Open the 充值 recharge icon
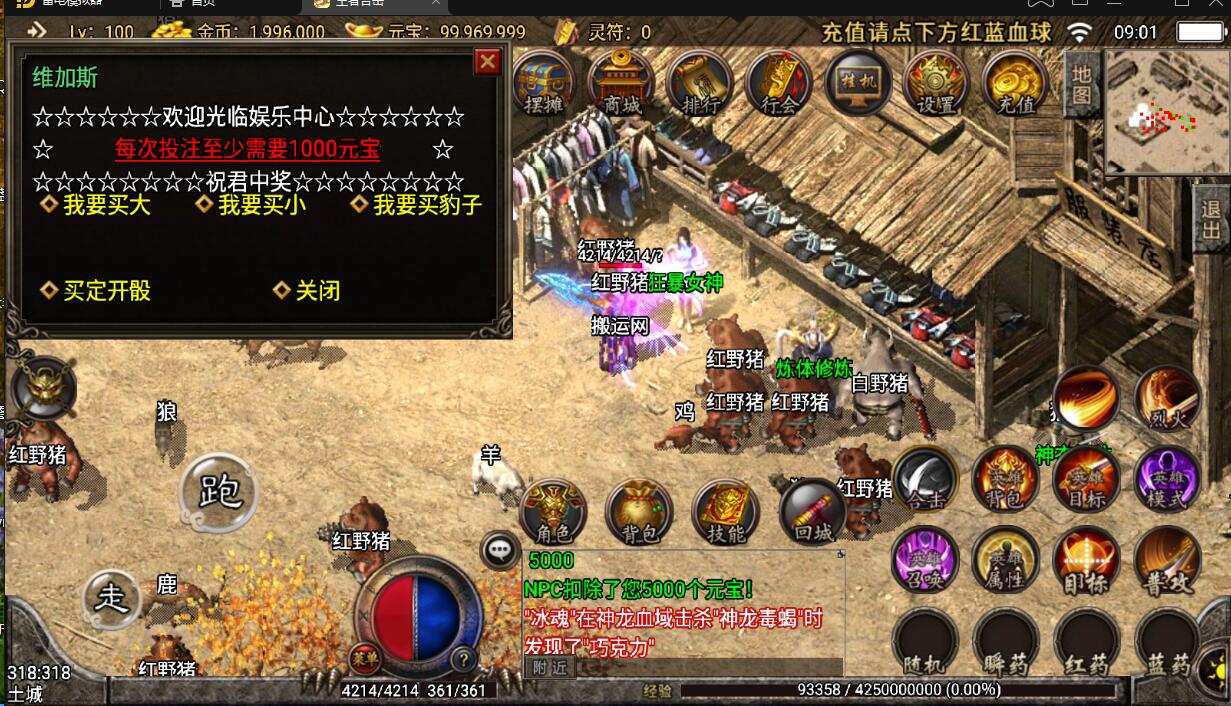The height and width of the screenshot is (706, 1231). click(x=1015, y=82)
